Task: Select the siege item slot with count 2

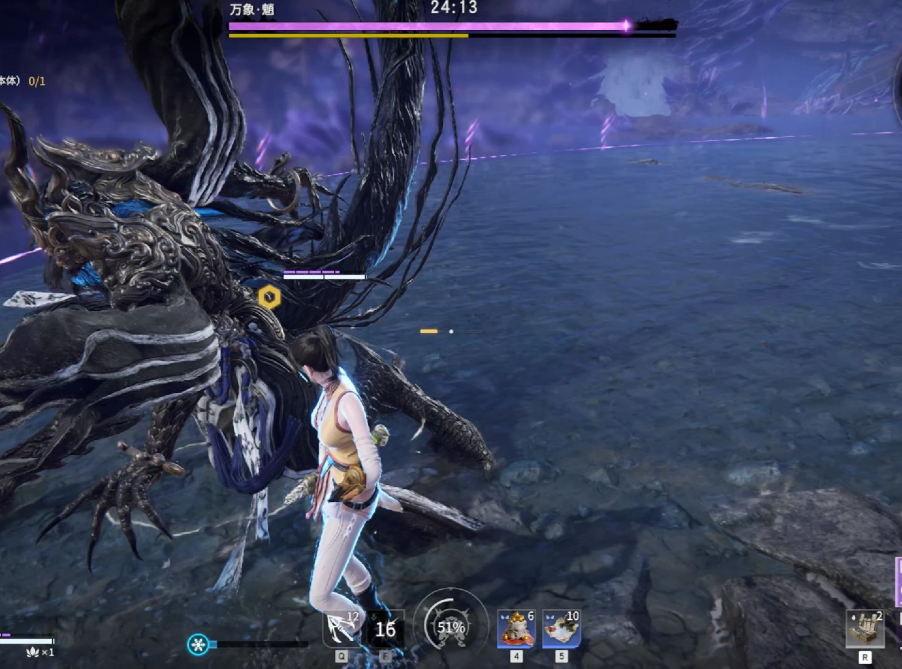Action: click(864, 629)
